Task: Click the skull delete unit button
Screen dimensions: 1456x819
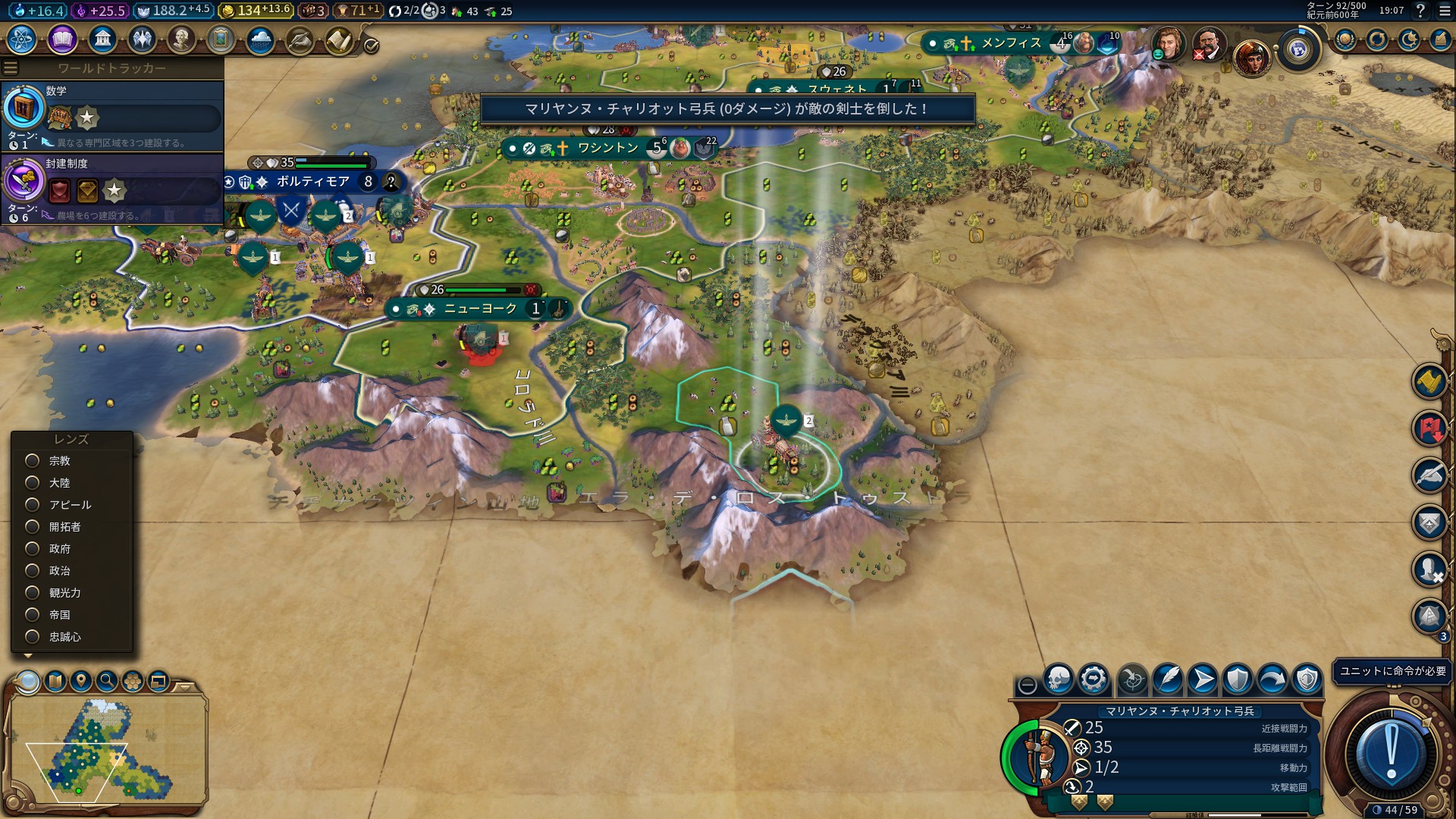Action: 1059,679
